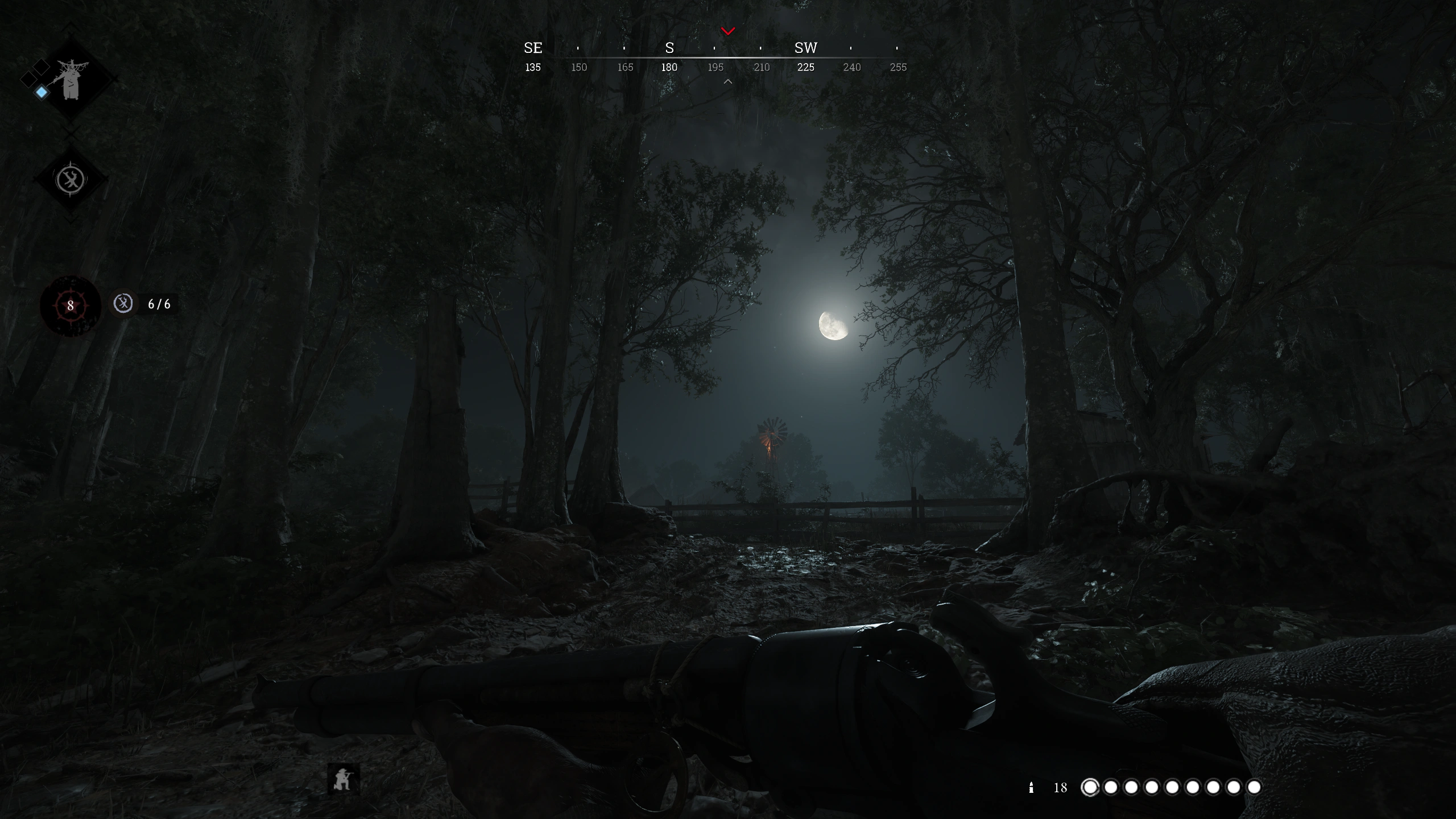This screenshot has width=1456, height=819.
Task: Select the hunter portrait icon
Action: pyautogui.click(x=70, y=81)
